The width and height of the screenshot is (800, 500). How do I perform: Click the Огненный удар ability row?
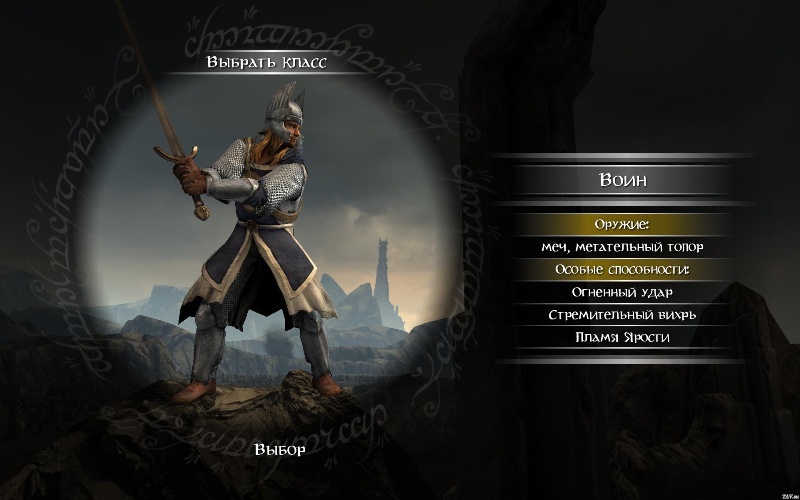click(x=622, y=292)
